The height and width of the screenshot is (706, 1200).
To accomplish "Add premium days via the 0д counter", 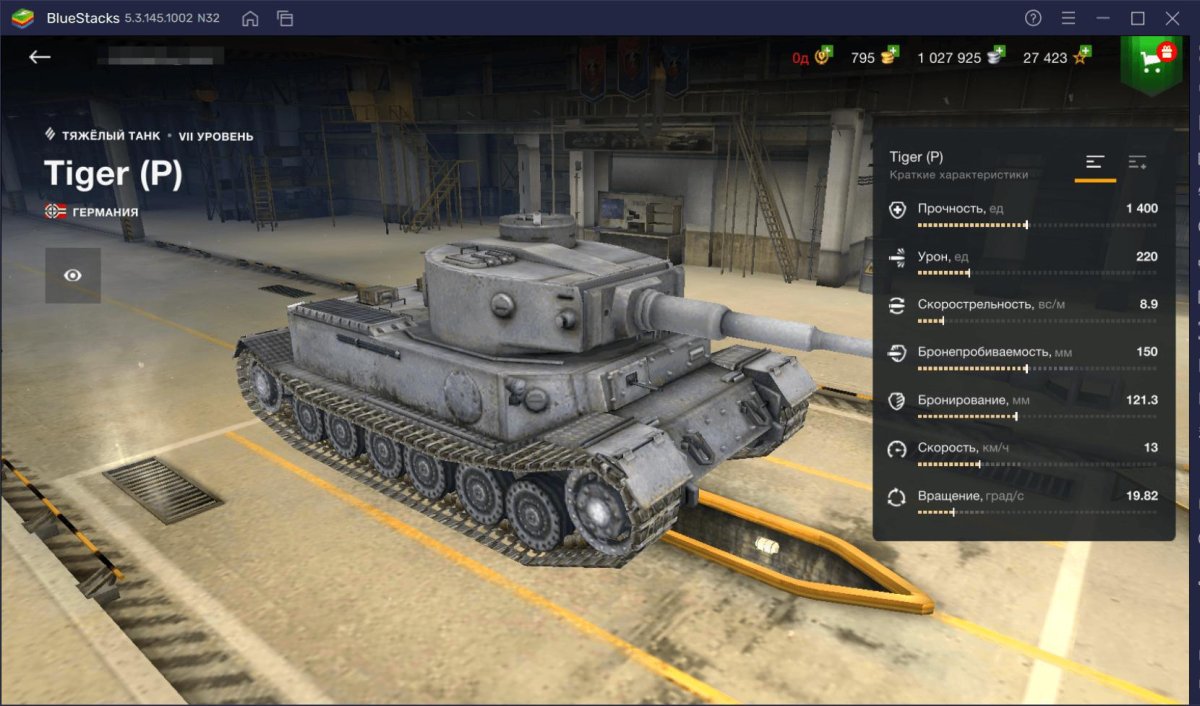I will click(812, 57).
